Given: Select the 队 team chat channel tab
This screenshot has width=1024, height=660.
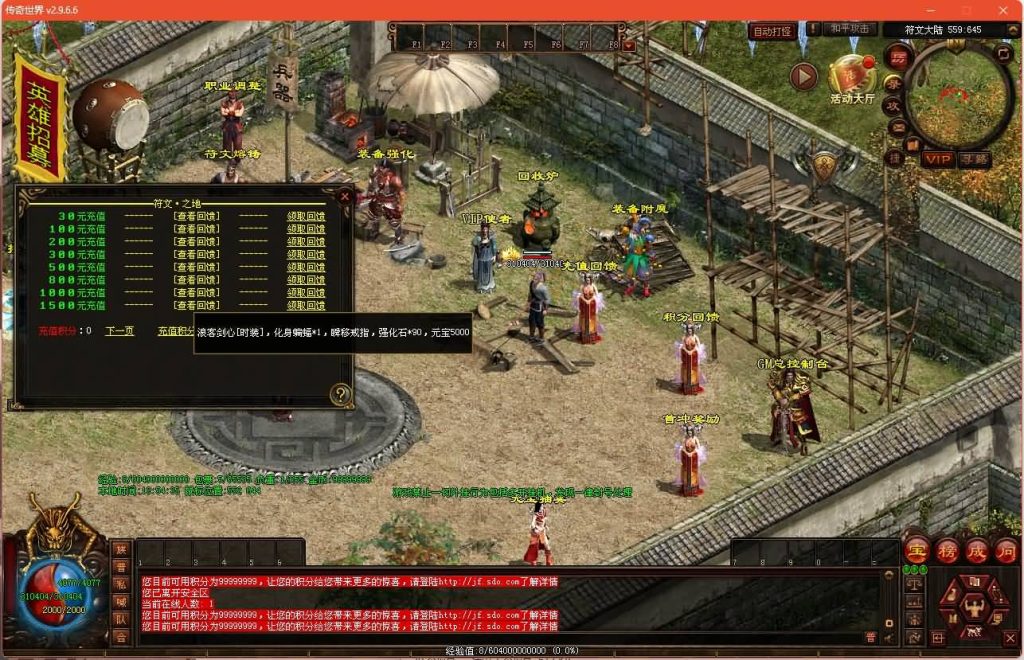Looking at the screenshot, I should tap(120, 619).
